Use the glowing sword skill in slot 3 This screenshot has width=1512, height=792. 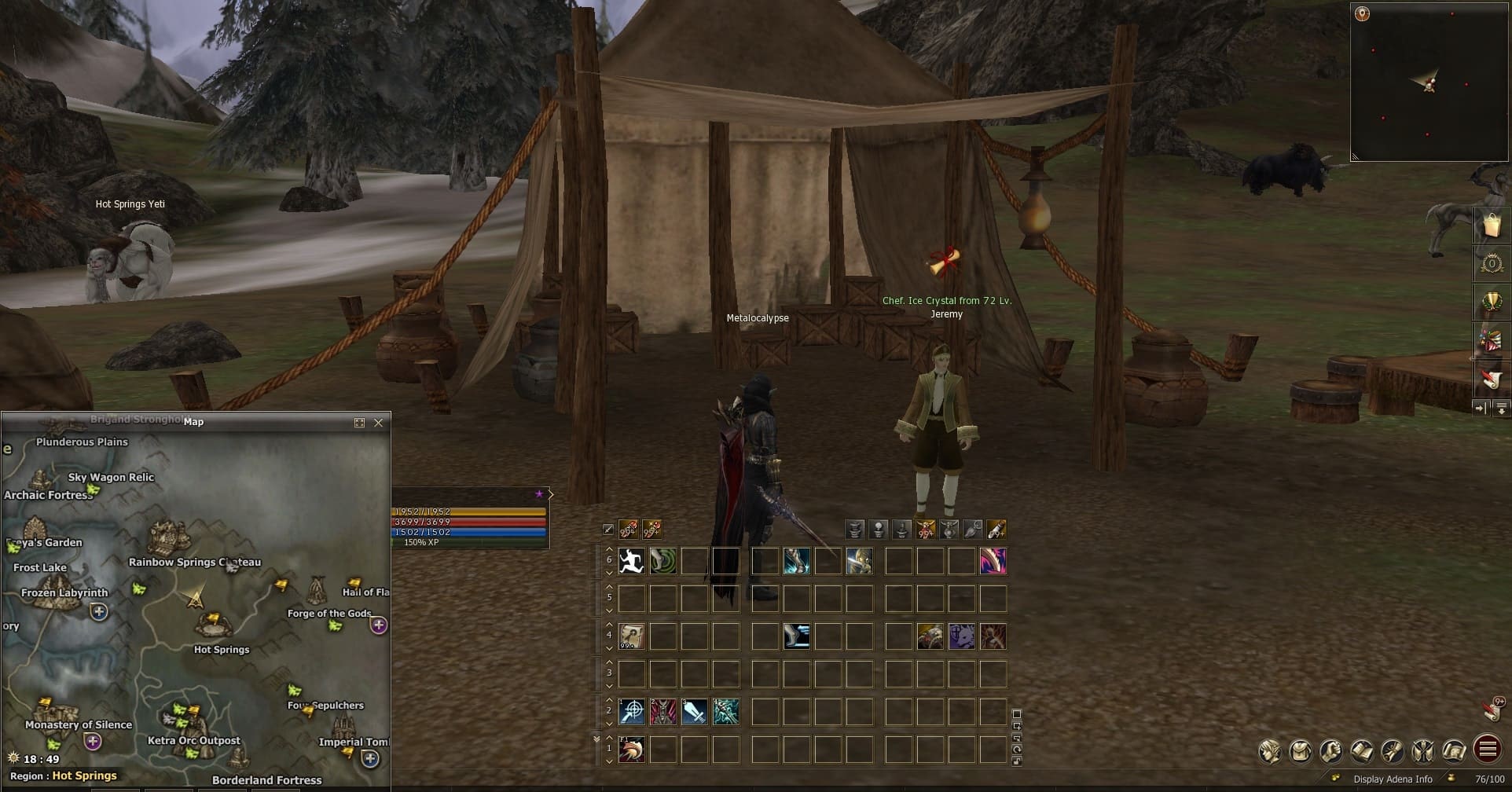pos(694,712)
